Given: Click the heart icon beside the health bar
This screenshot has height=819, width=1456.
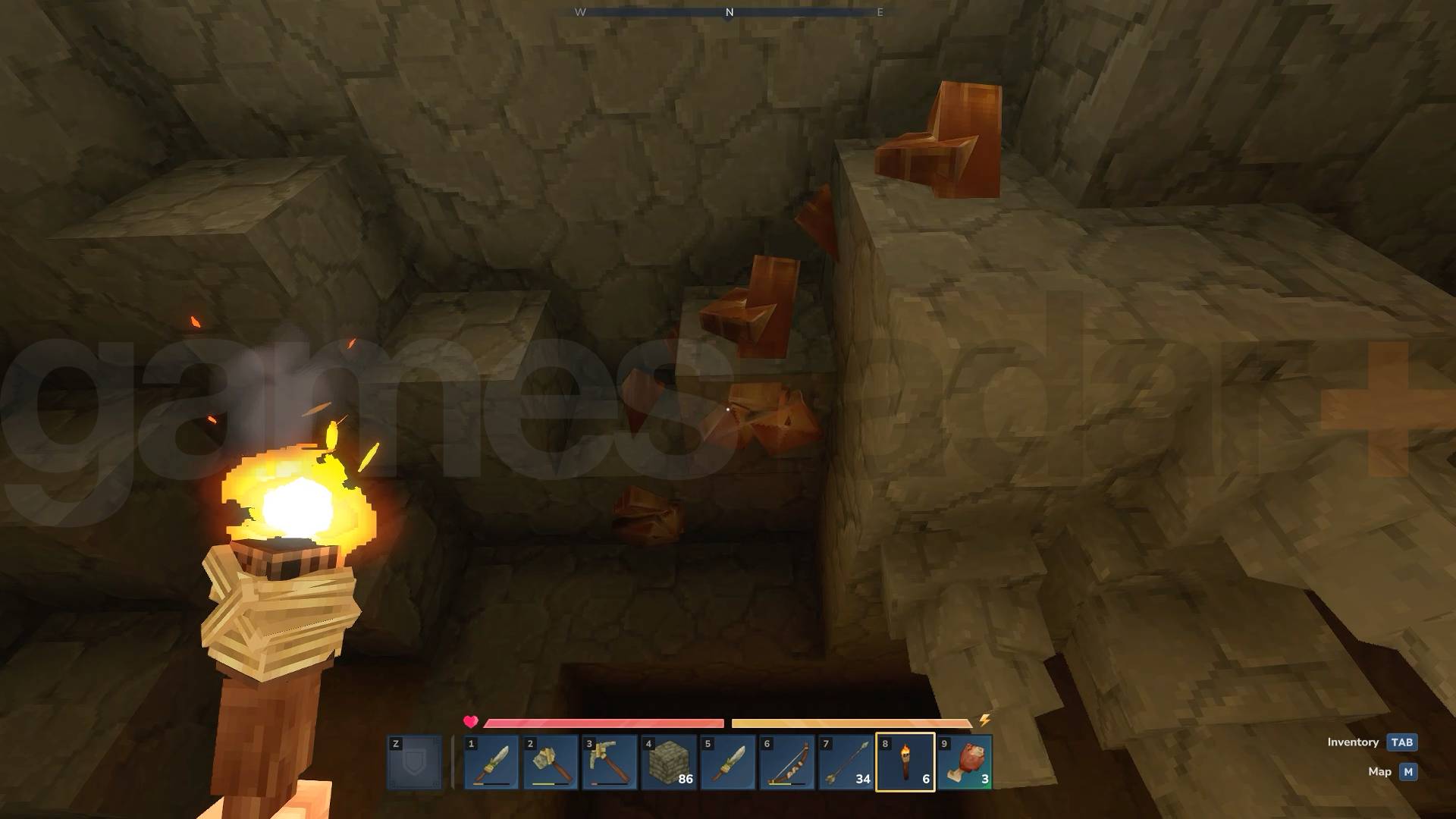Looking at the screenshot, I should (x=471, y=720).
